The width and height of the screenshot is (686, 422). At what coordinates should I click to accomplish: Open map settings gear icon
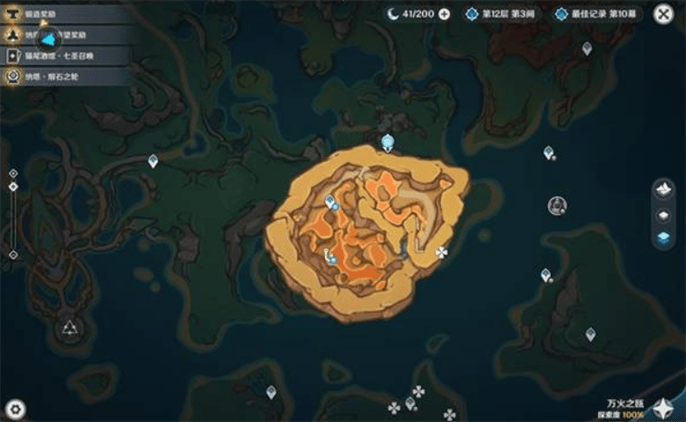(x=15, y=408)
